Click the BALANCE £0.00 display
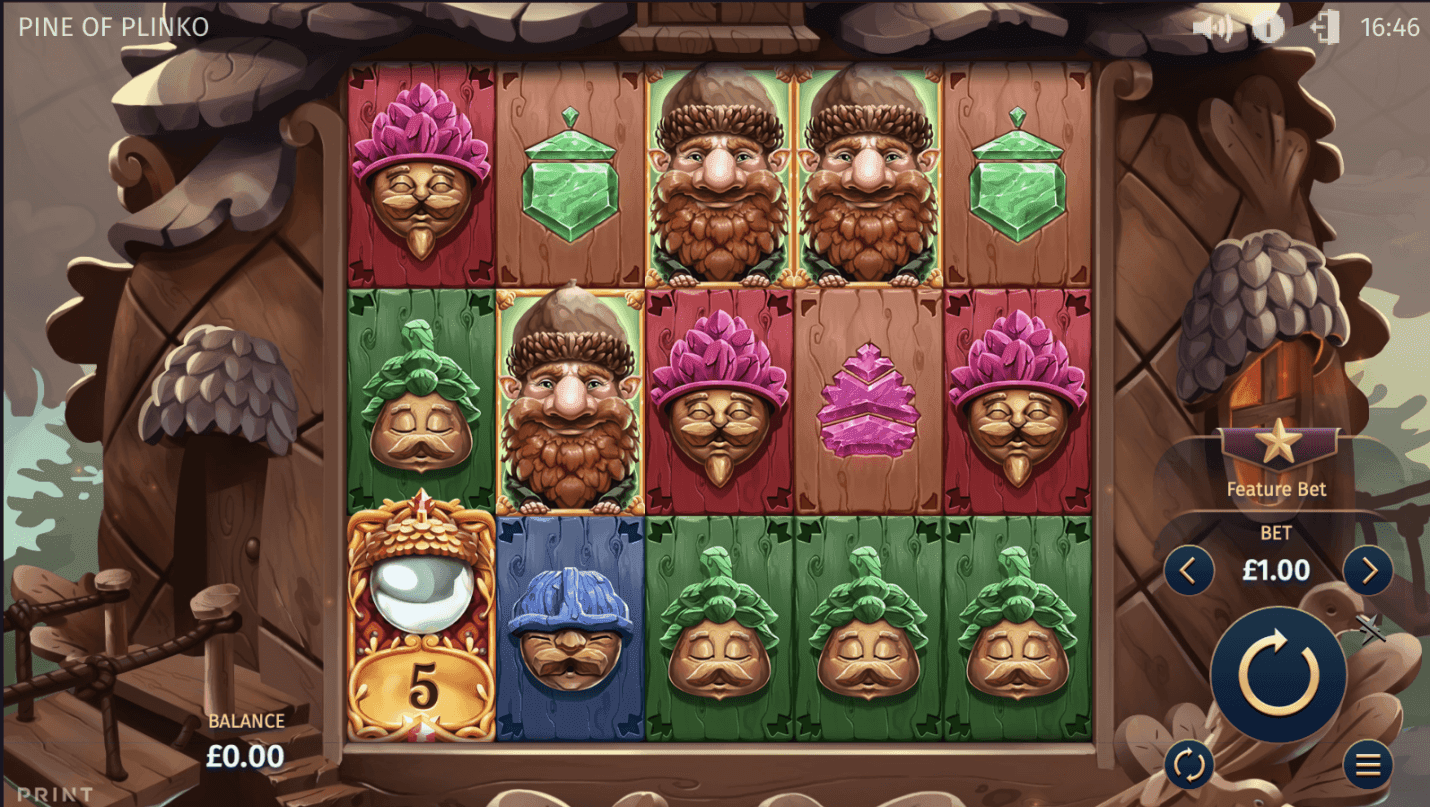This screenshot has width=1430, height=807. pyautogui.click(x=246, y=740)
